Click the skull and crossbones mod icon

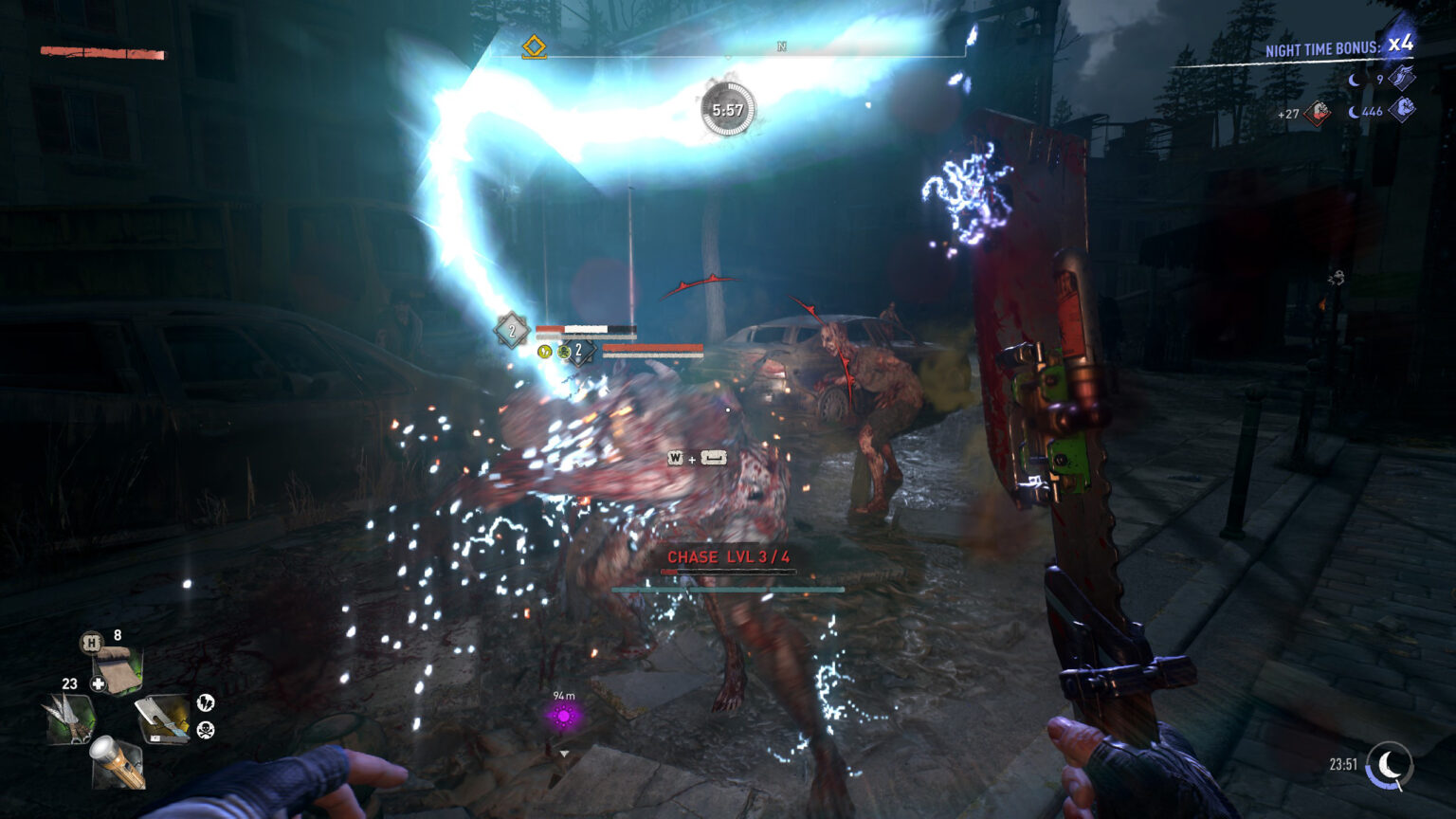pyautogui.click(x=206, y=730)
